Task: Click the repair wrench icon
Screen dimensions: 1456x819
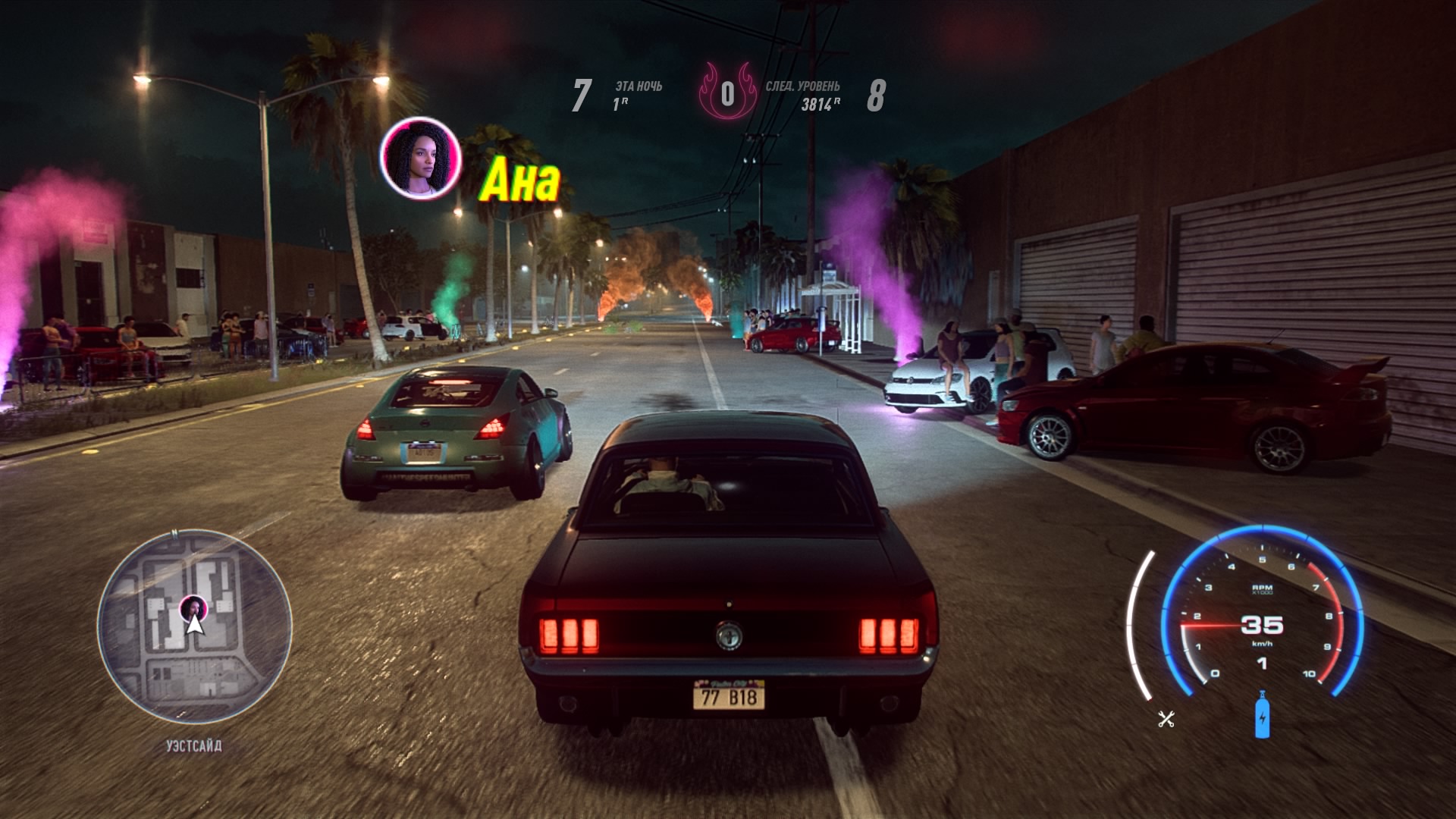Action: point(1166,719)
